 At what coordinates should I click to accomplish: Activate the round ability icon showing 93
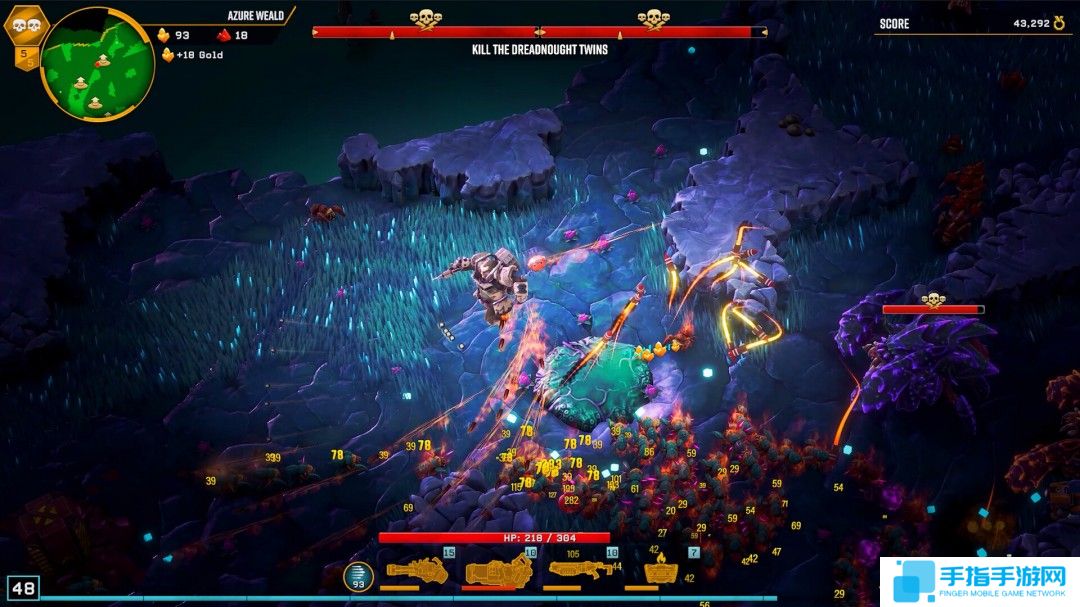coord(358,576)
